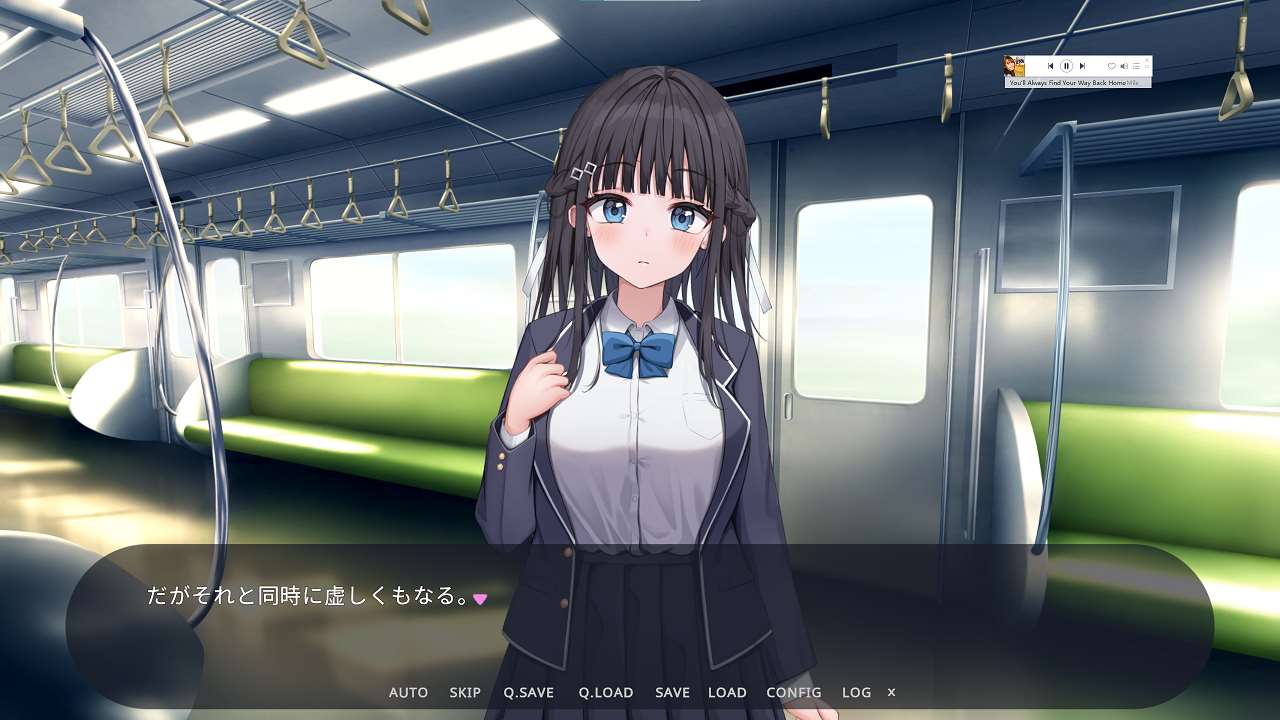Enable AUTO text advance mode
Screen dimensions: 1280x720
pyautogui.click(x=408, y=692)
